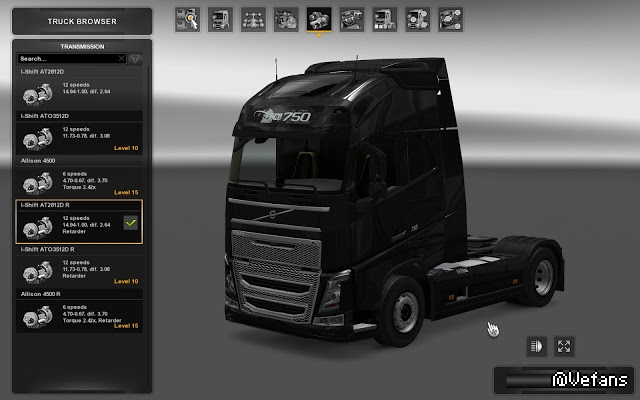640x400 pixels.
Task: Pick the Allison 4500 six-speed transmission
Action: [x=78, y=180]
